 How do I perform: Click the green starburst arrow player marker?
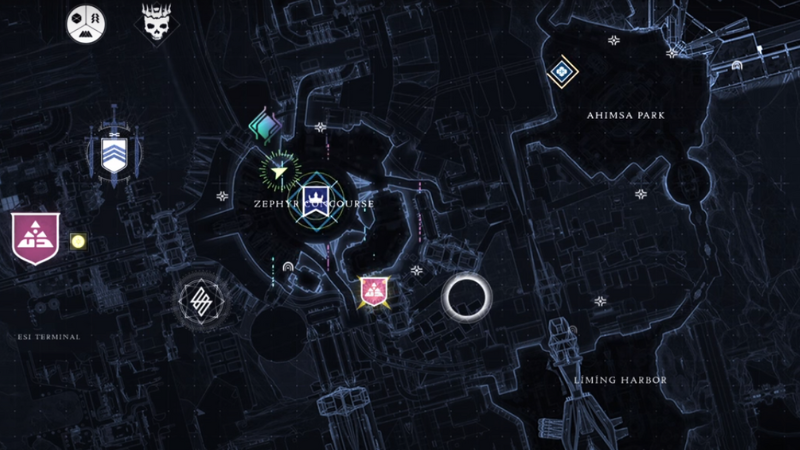pyautogui.click(x=281, y=171)
